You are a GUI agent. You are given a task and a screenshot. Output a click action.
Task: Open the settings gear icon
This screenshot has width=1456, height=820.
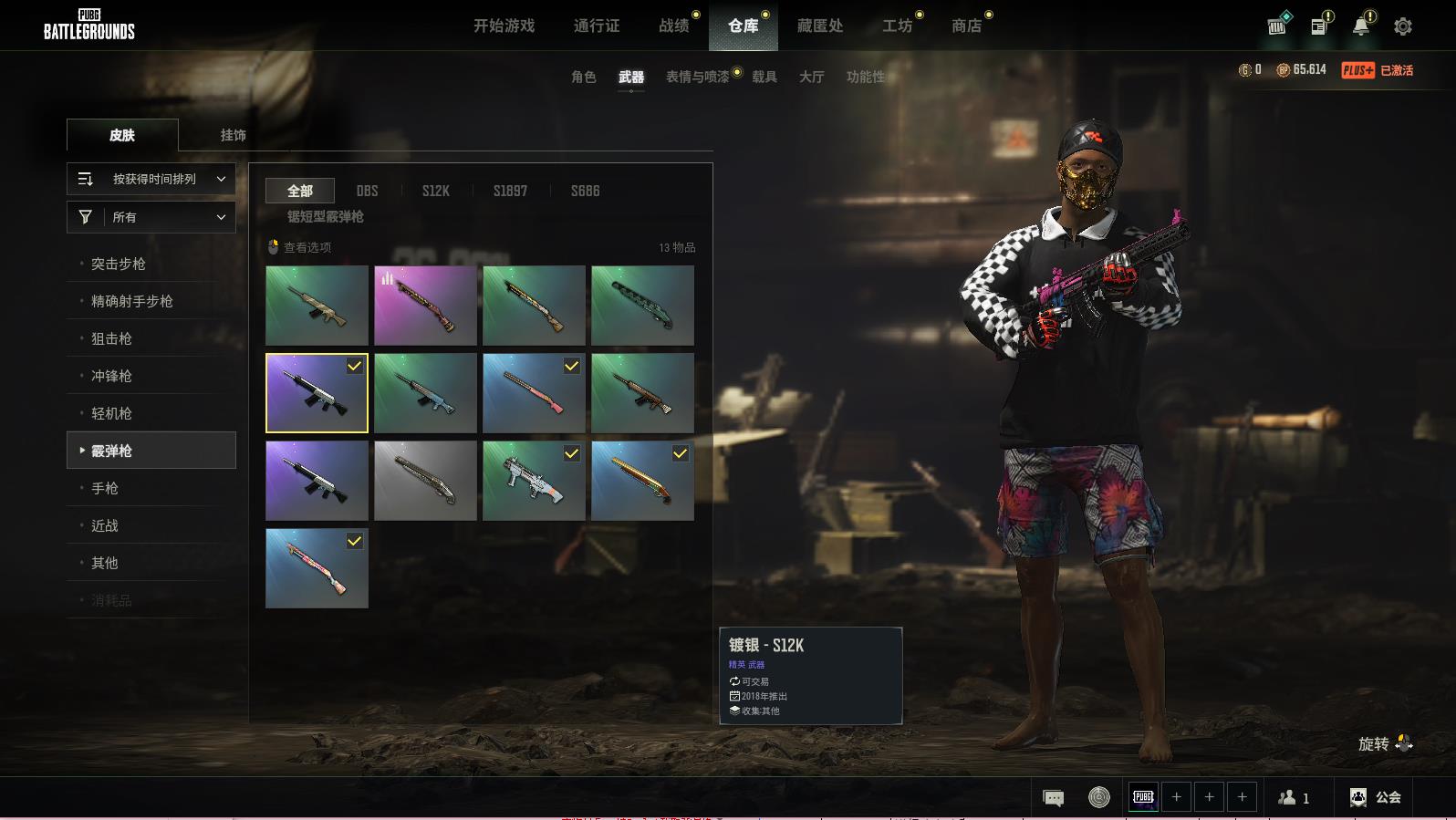click(x=1403, y=26)
